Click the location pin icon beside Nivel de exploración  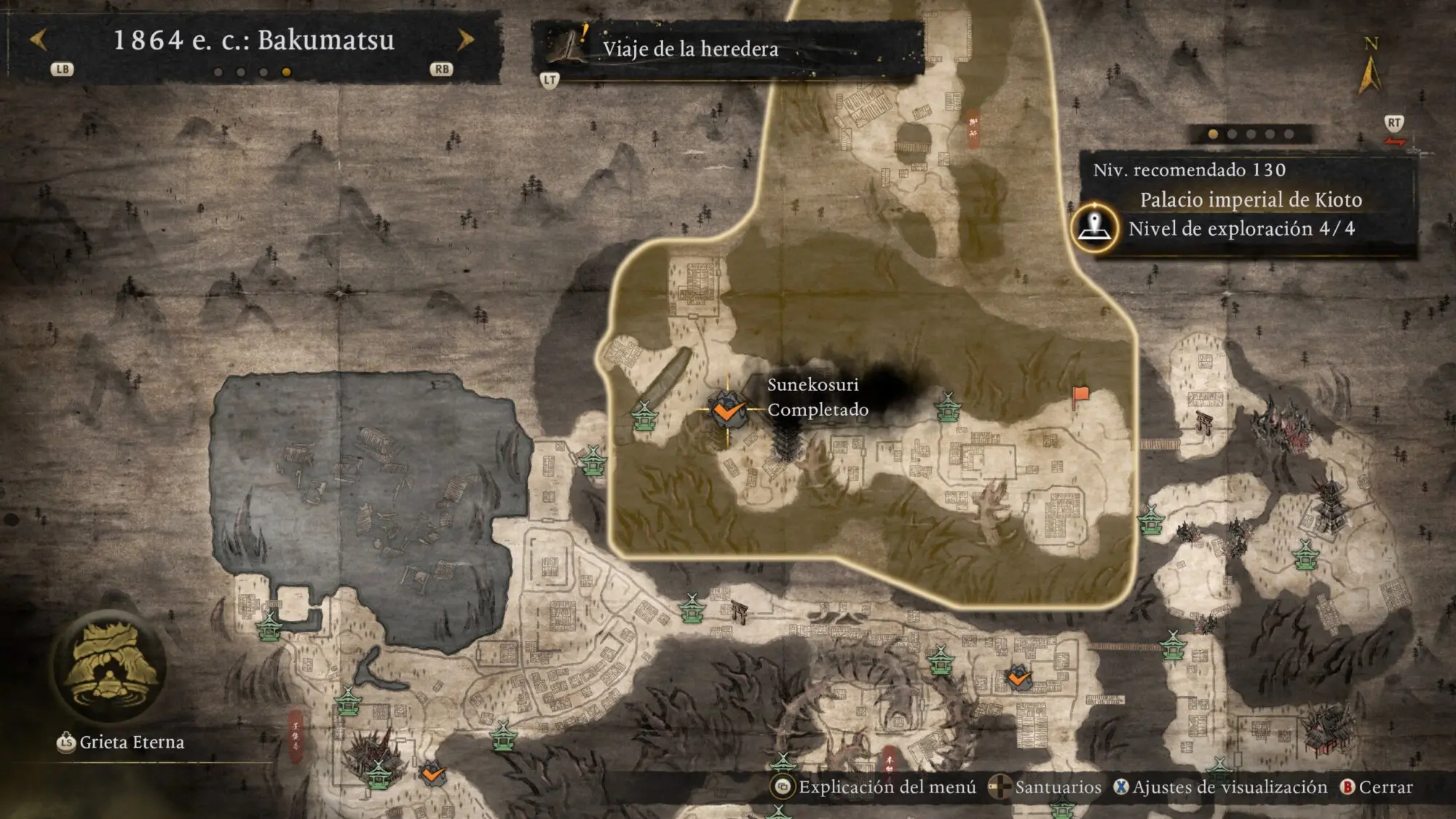(x=1095, y=228)
